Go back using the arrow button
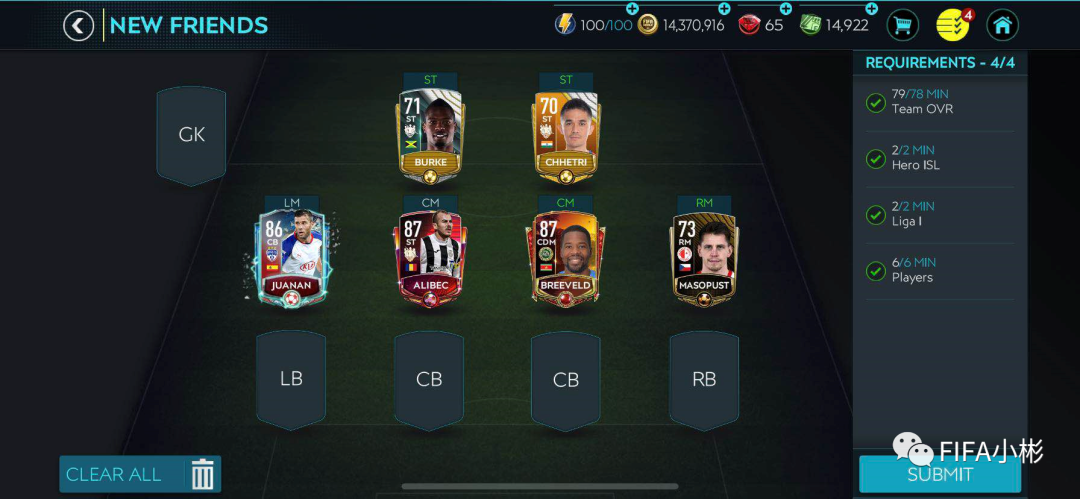1080x499 pixels. [79, 25]
